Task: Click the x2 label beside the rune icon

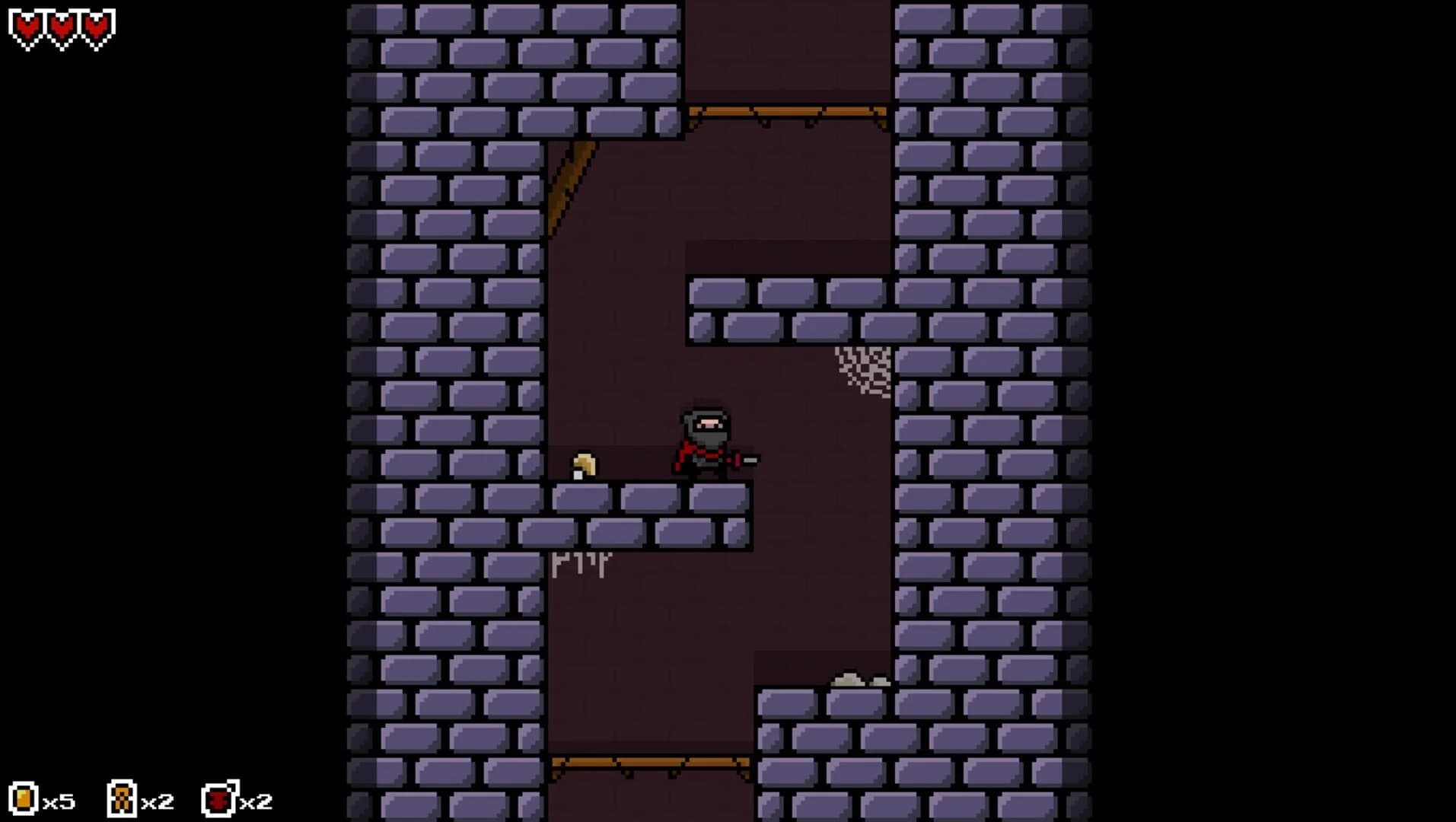Action: [156, 801]
